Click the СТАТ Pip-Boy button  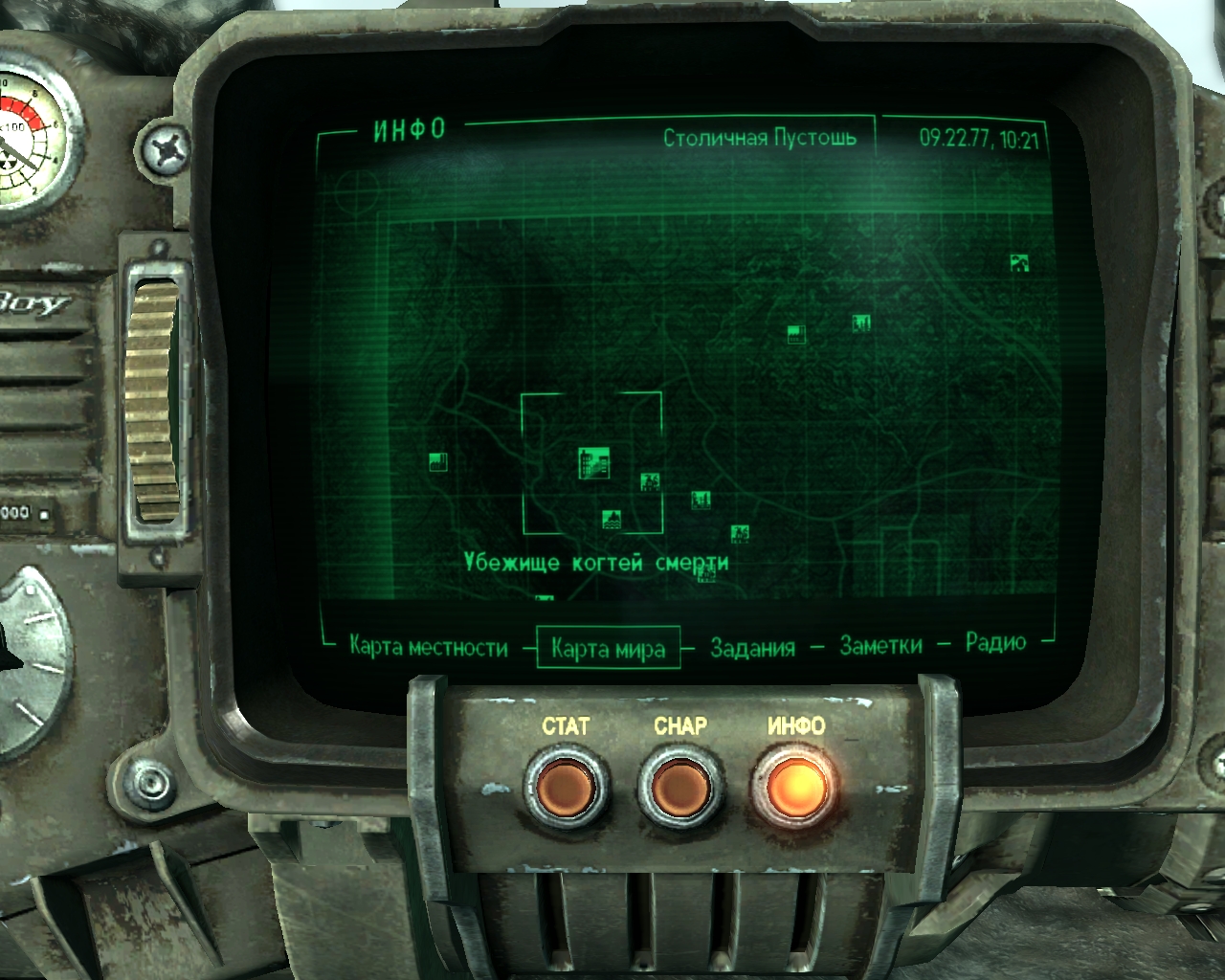pos(566,789)
